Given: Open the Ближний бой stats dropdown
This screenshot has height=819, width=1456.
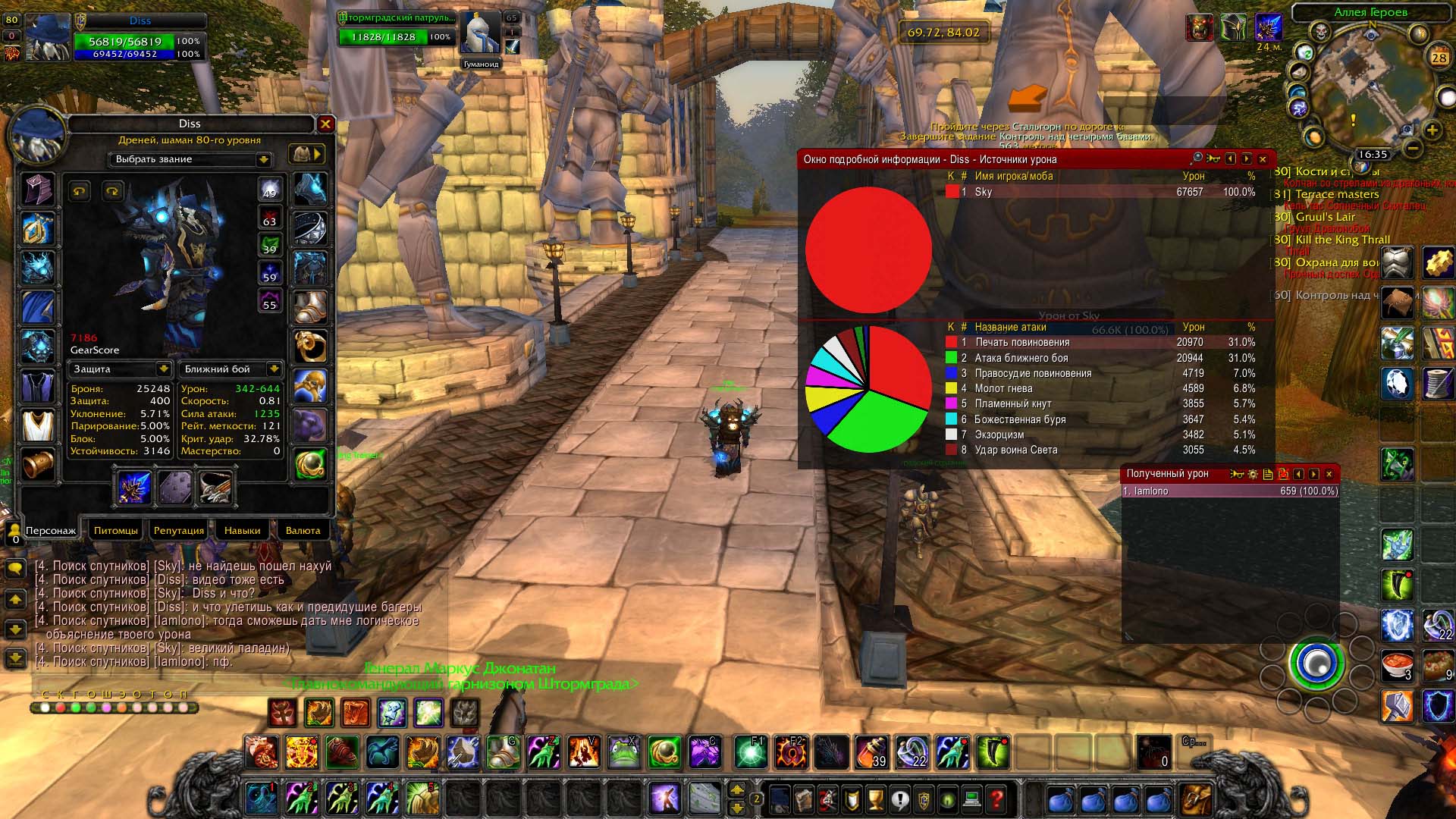Looking at the screenshot, I should point(274,369).
